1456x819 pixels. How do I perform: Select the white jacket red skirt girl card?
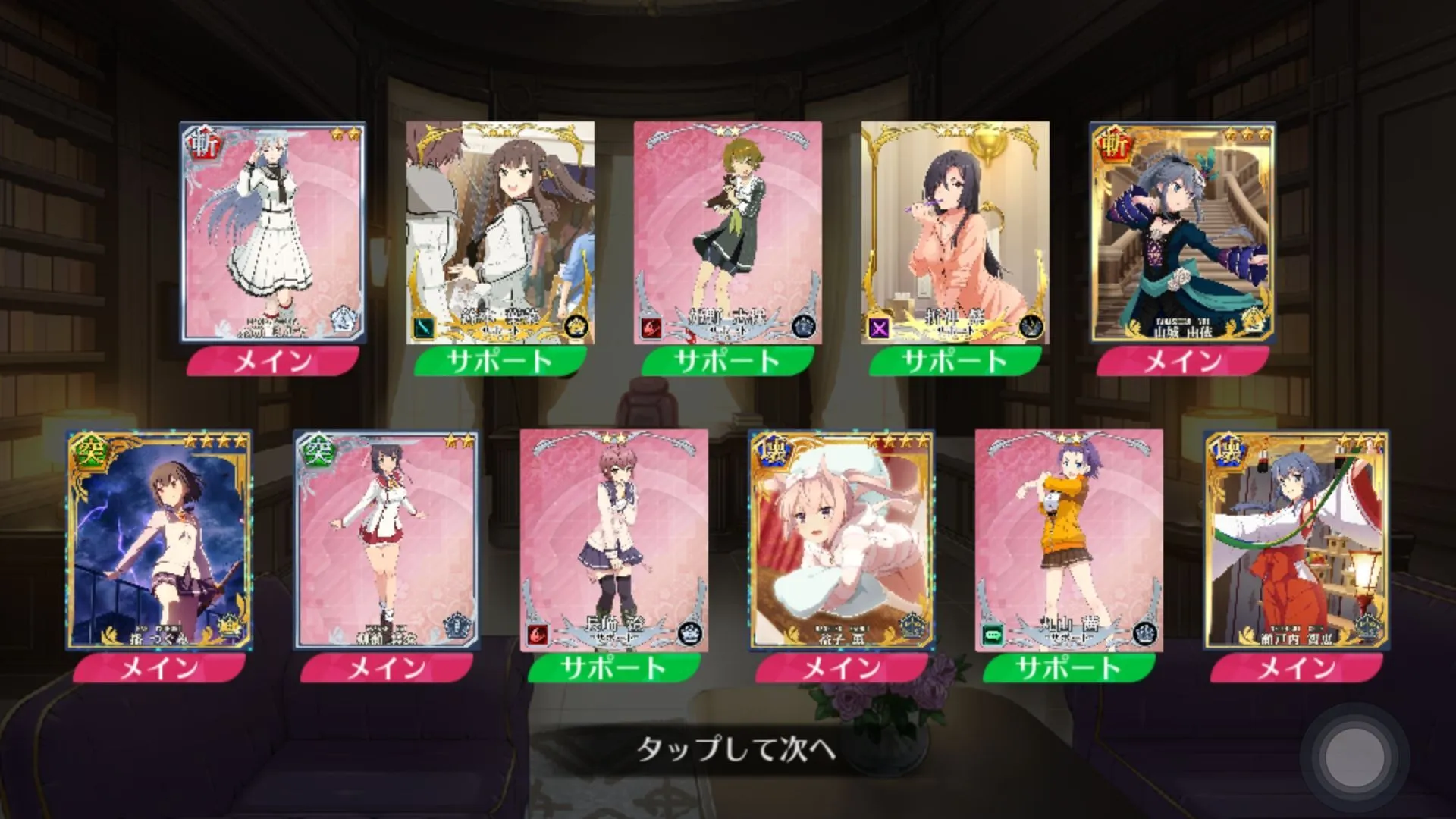387,540
